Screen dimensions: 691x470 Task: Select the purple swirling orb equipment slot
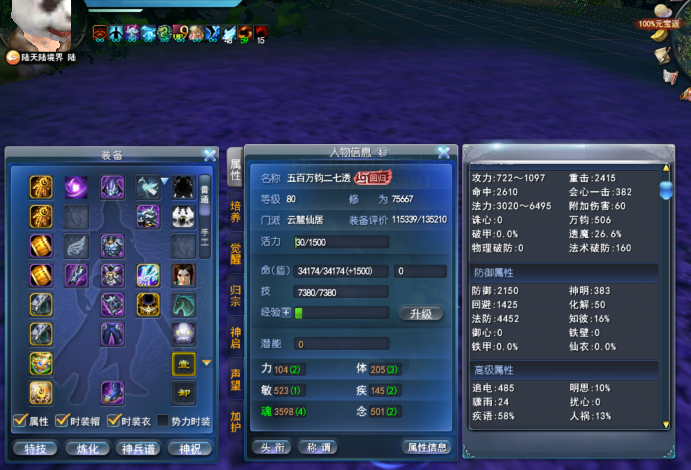tap(76, 186)
